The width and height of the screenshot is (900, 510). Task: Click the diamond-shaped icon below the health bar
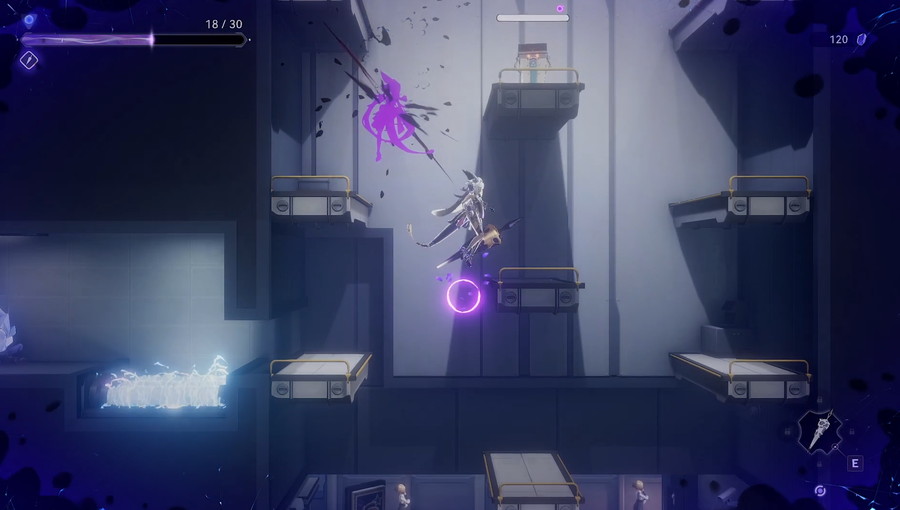[x=29, y=60]
